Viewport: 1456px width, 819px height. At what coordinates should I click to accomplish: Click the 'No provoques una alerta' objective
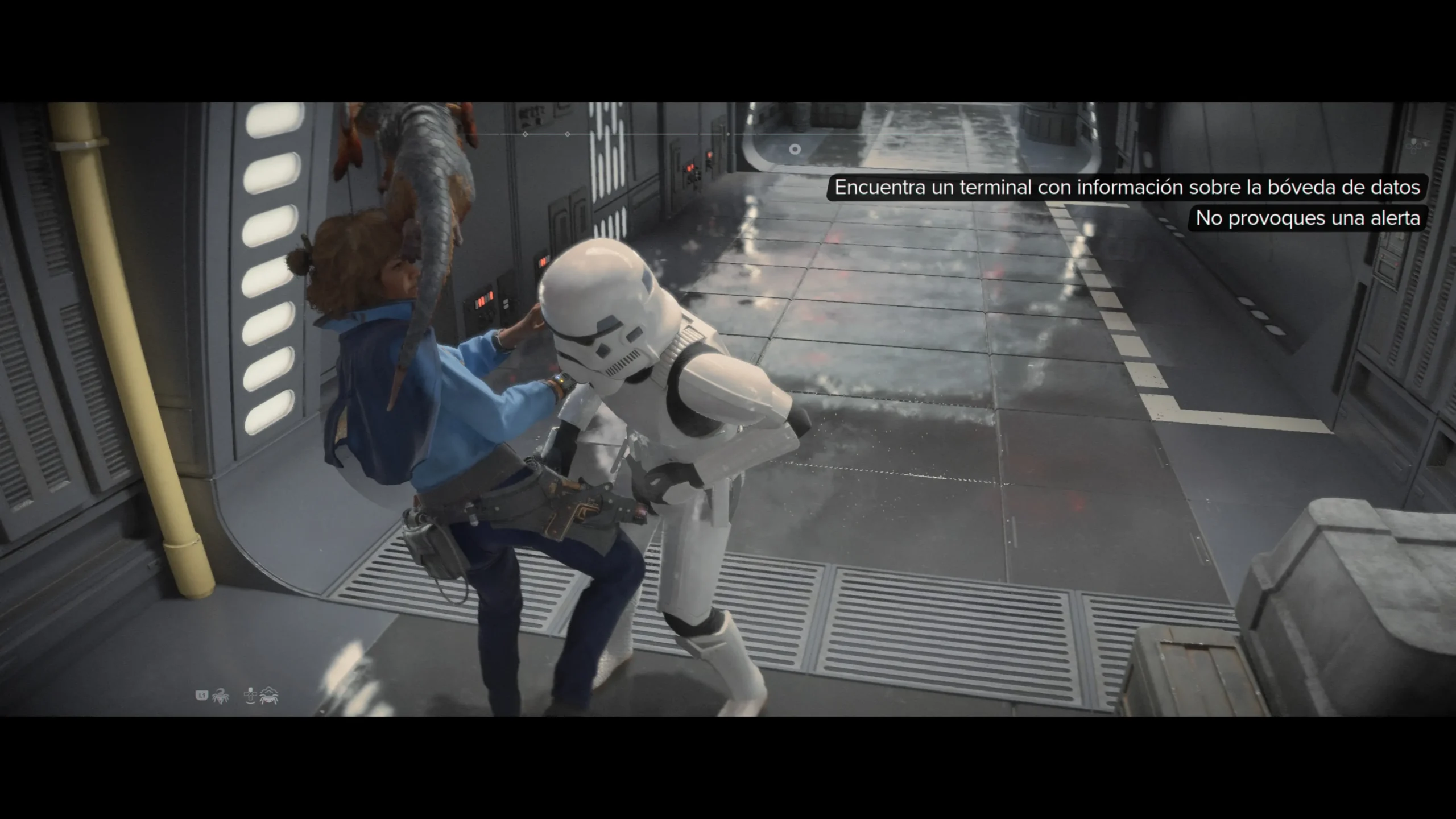click(1307, 218)
